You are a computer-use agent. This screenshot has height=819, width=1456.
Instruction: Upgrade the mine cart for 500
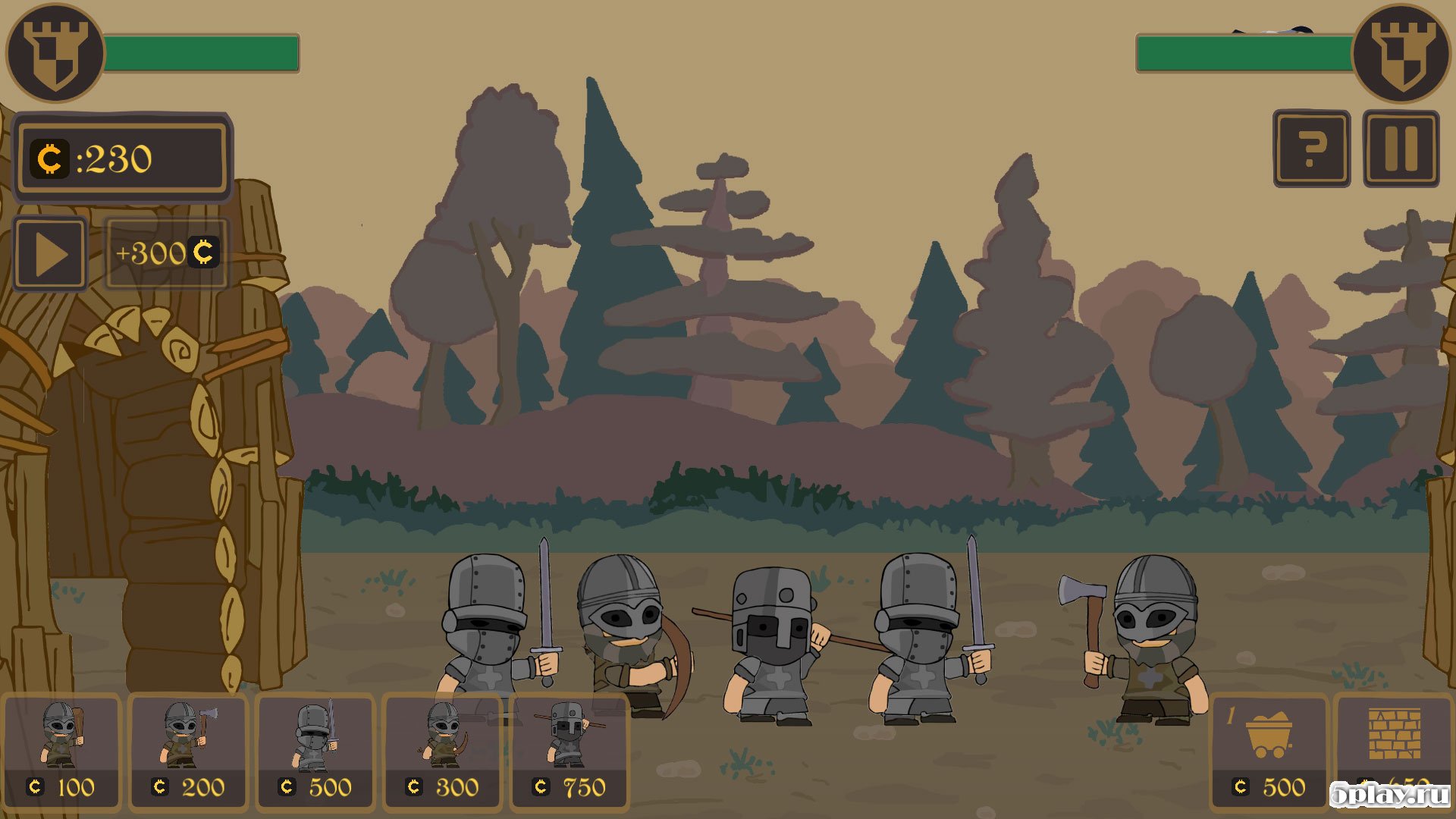click(1269, 751)
